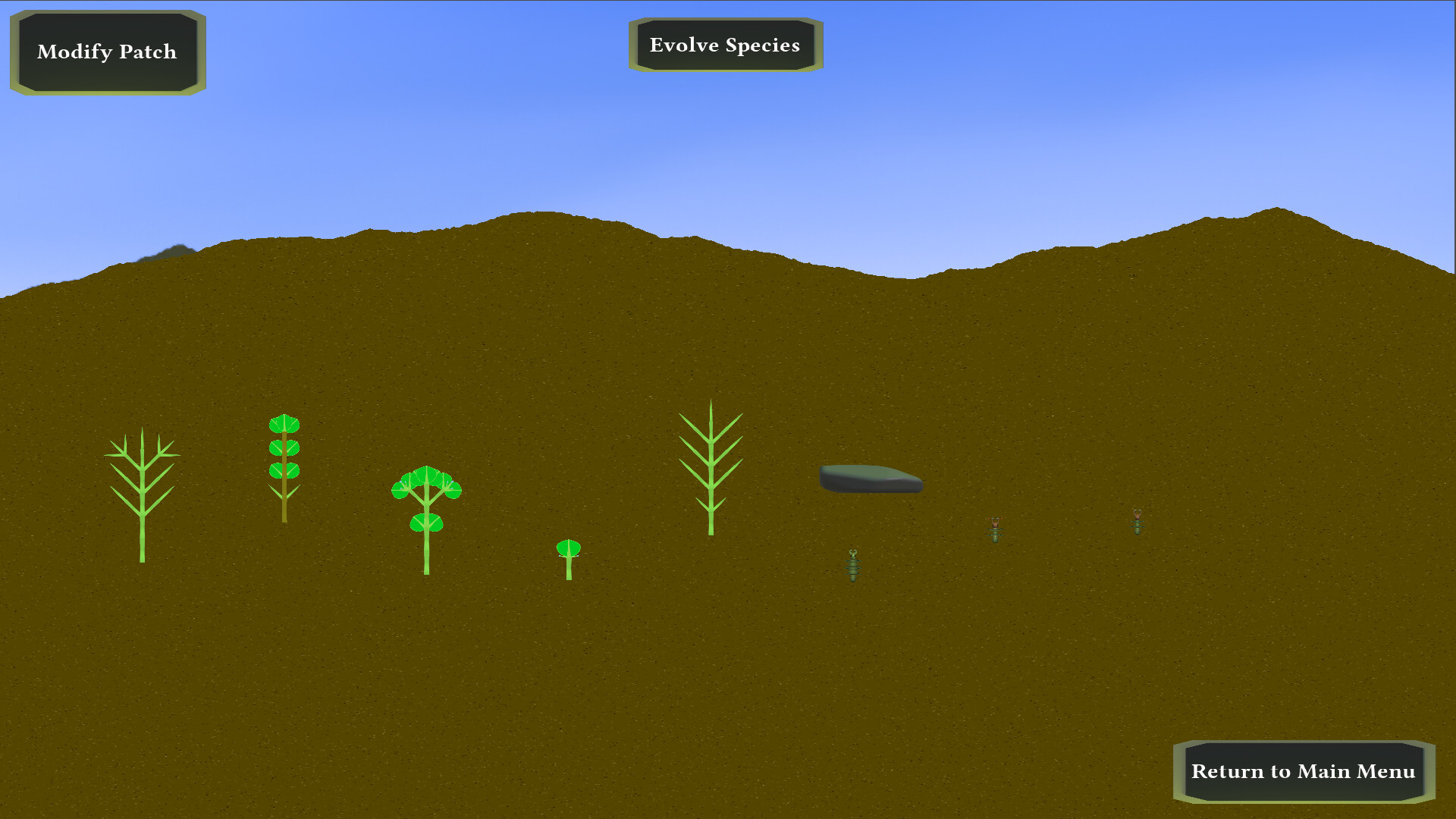Click Return to Main Menu
The height and width of the screenshot is (819, 1456).
pyautogui.click(x=1303, y=771)
